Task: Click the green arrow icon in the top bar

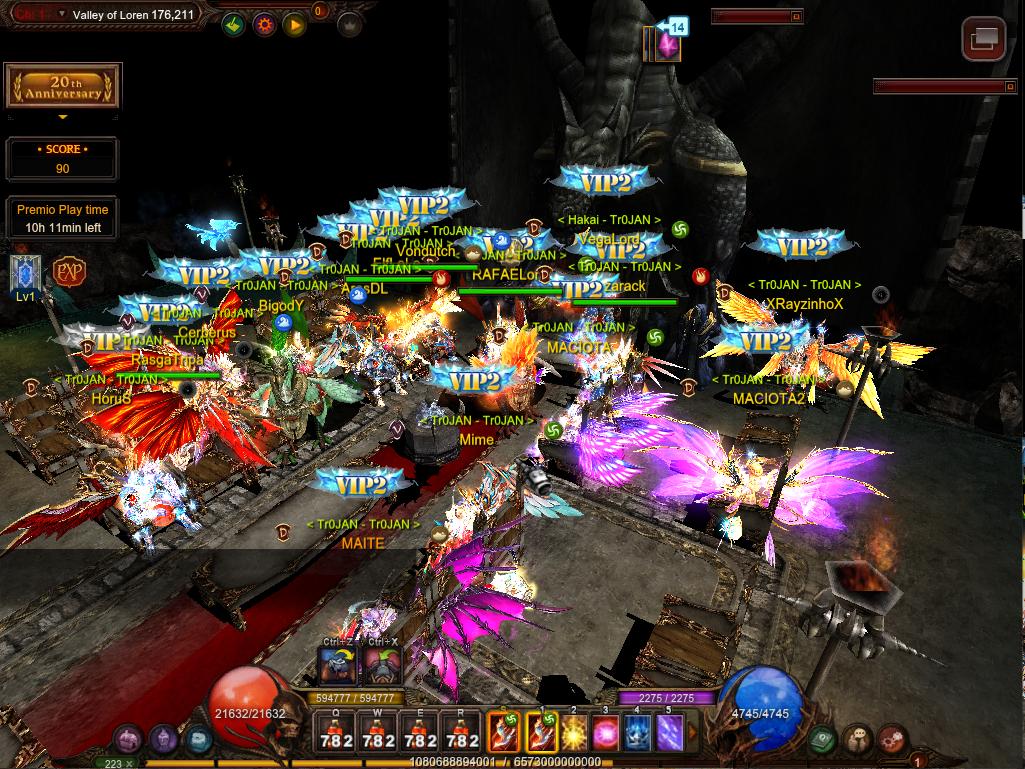Action: 234,24
